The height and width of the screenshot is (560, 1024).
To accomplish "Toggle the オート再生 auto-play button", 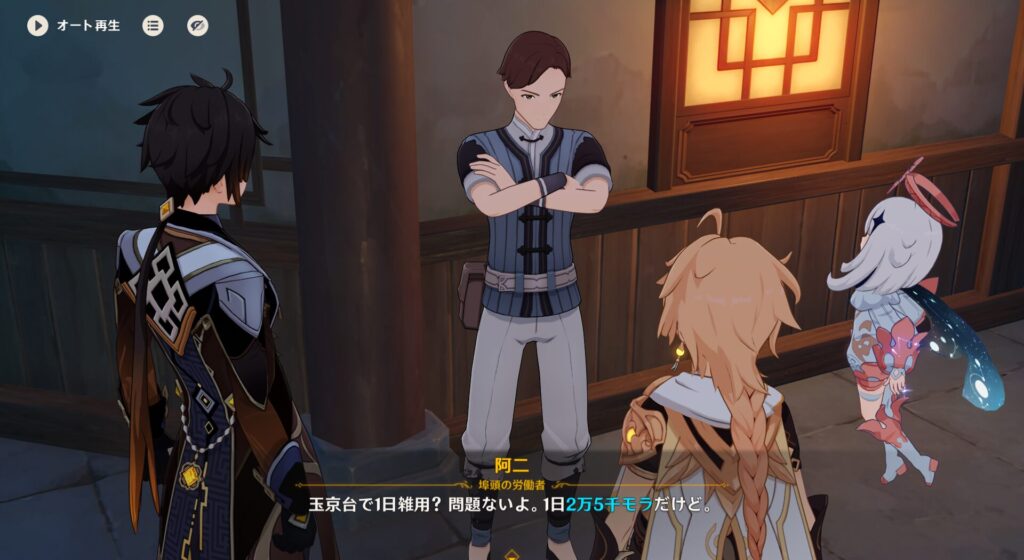I will 38,26.
